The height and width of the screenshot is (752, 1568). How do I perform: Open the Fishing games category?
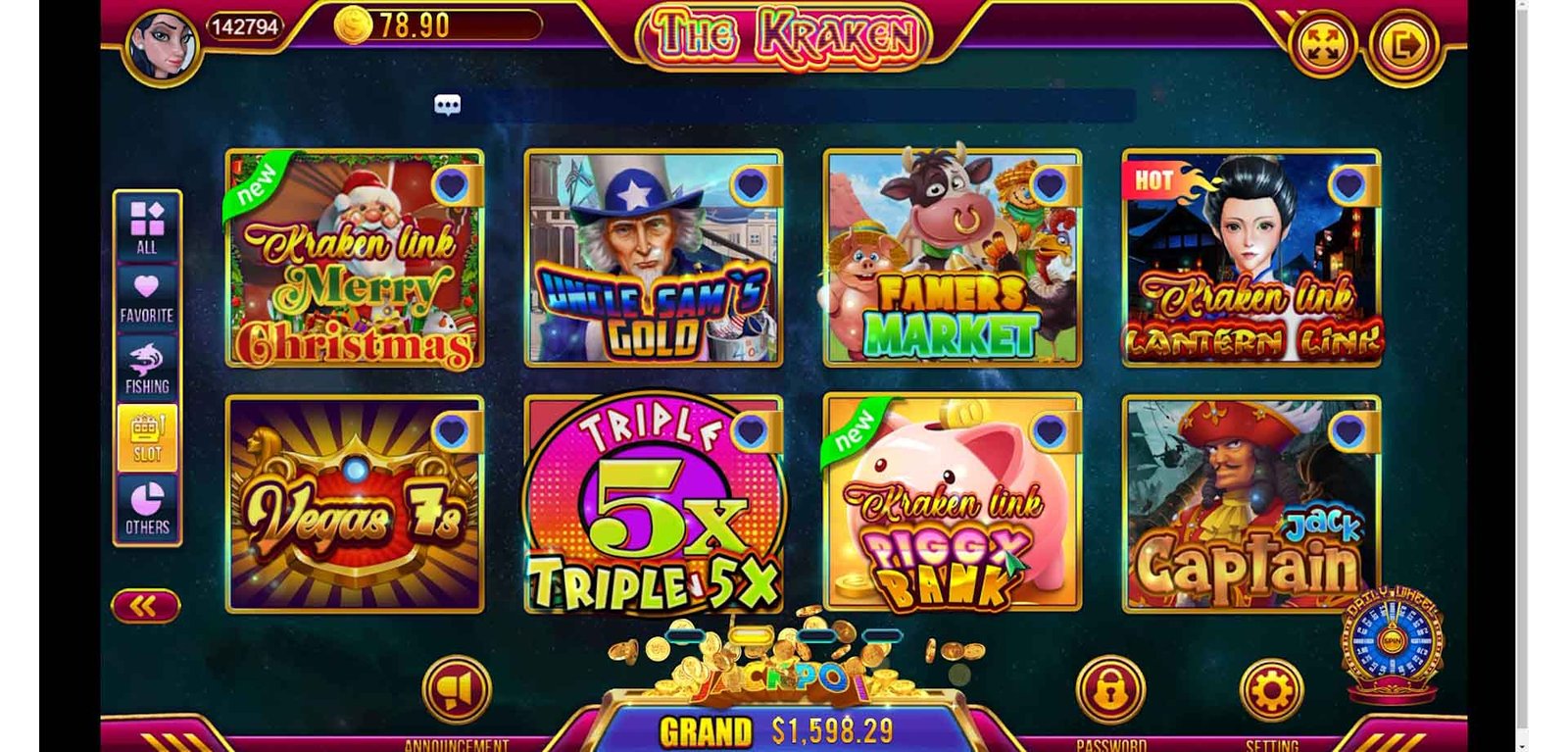tap(147, 368)
